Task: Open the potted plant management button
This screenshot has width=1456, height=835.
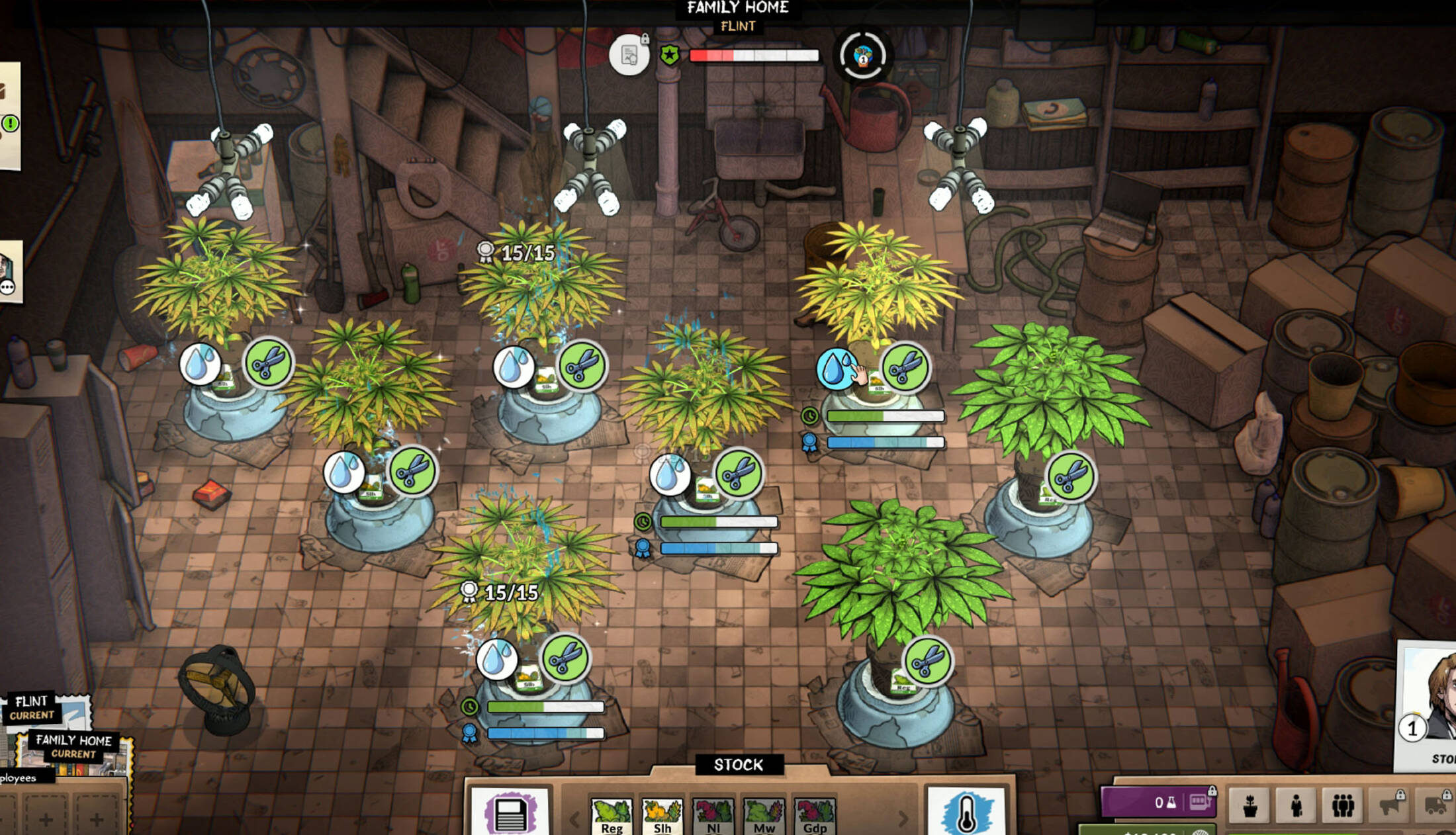Action: click(x=1250, y=806)
